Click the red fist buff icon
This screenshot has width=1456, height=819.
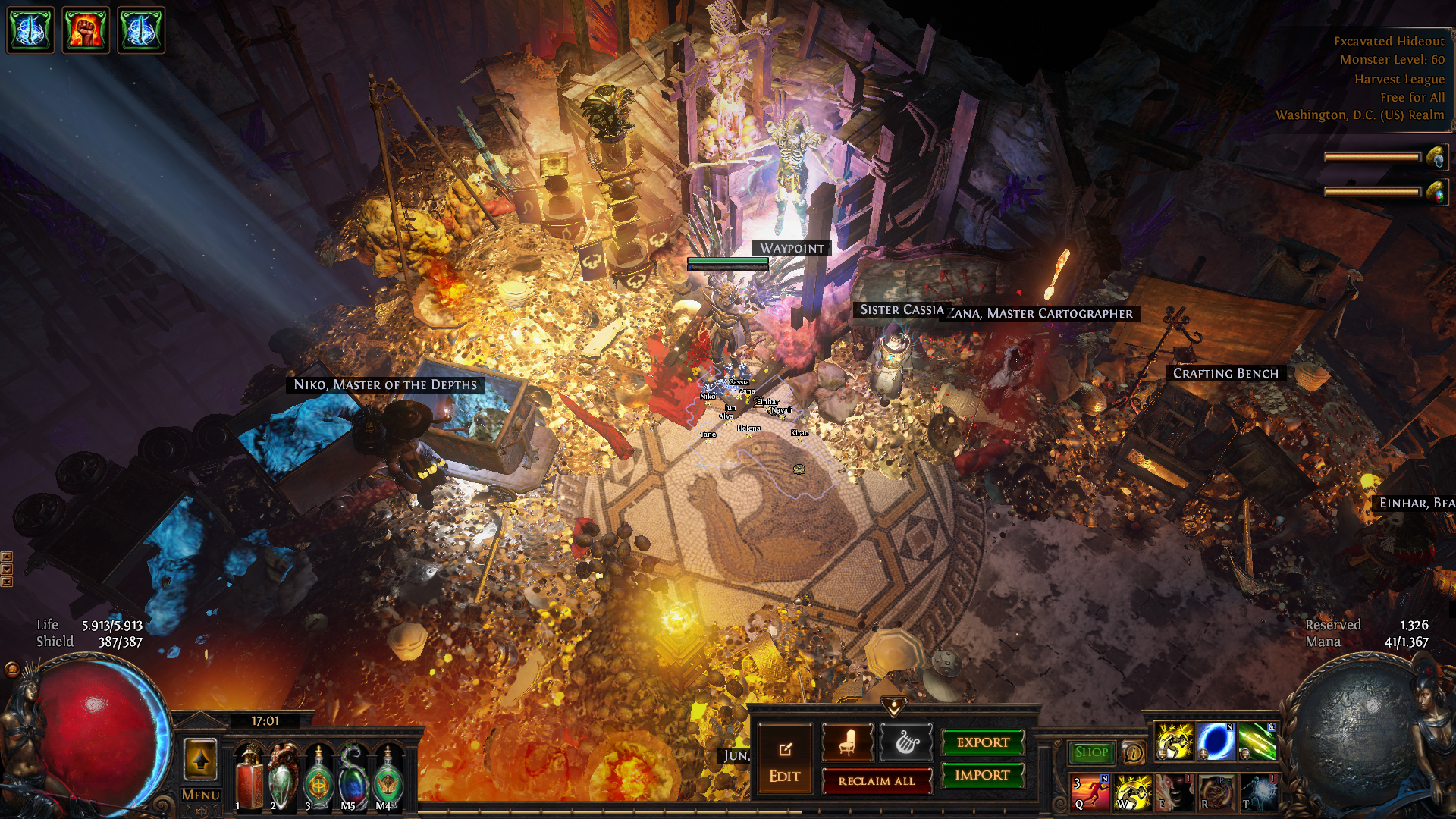point(85,30)
